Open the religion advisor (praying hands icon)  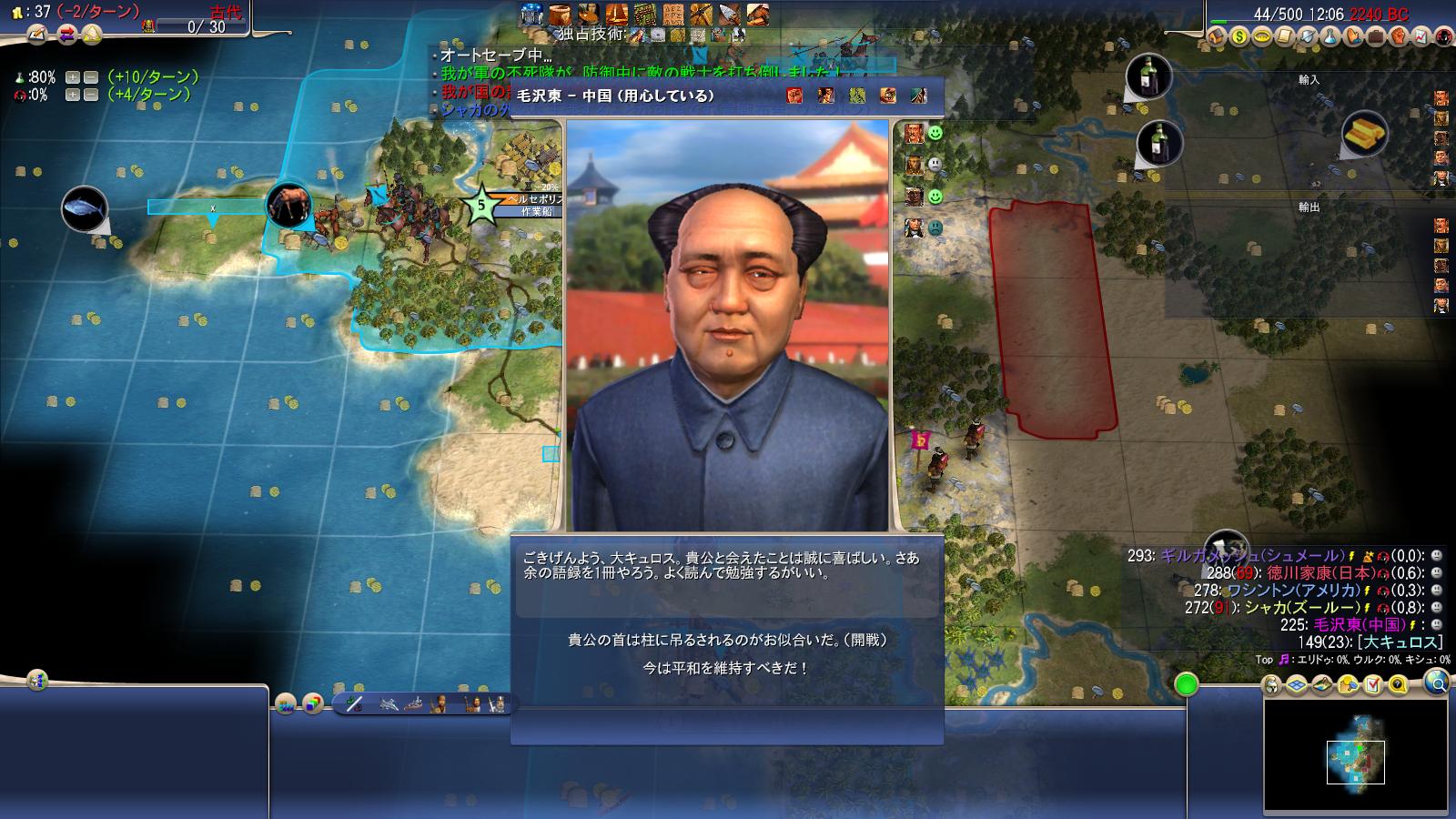[1353, 36]
